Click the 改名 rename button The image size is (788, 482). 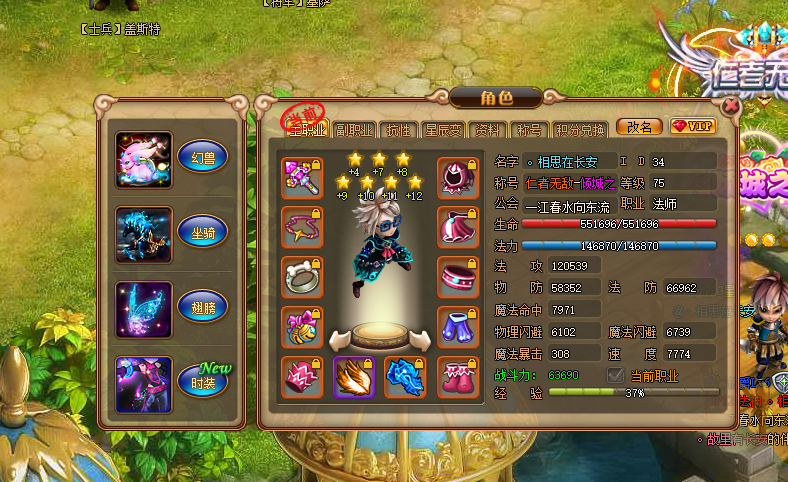click(x=639, y=127)
